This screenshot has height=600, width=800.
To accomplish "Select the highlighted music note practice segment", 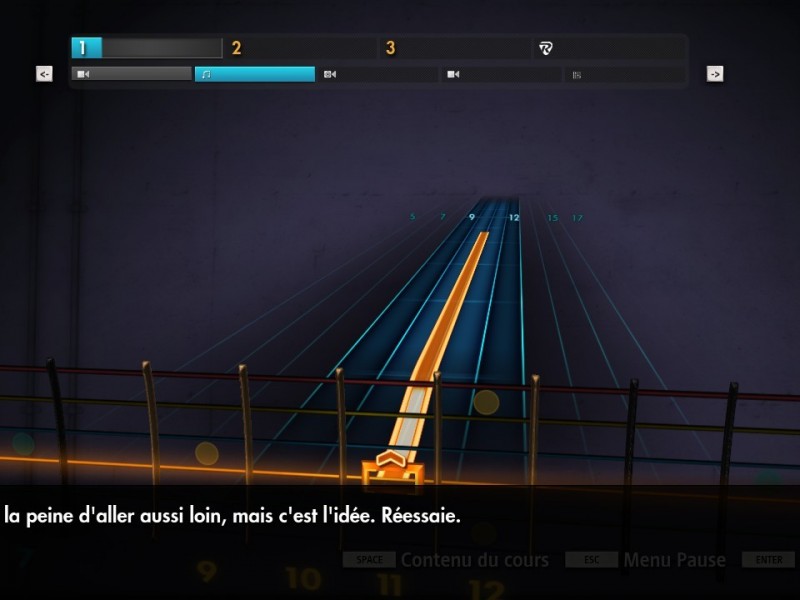I will [254, 74].
